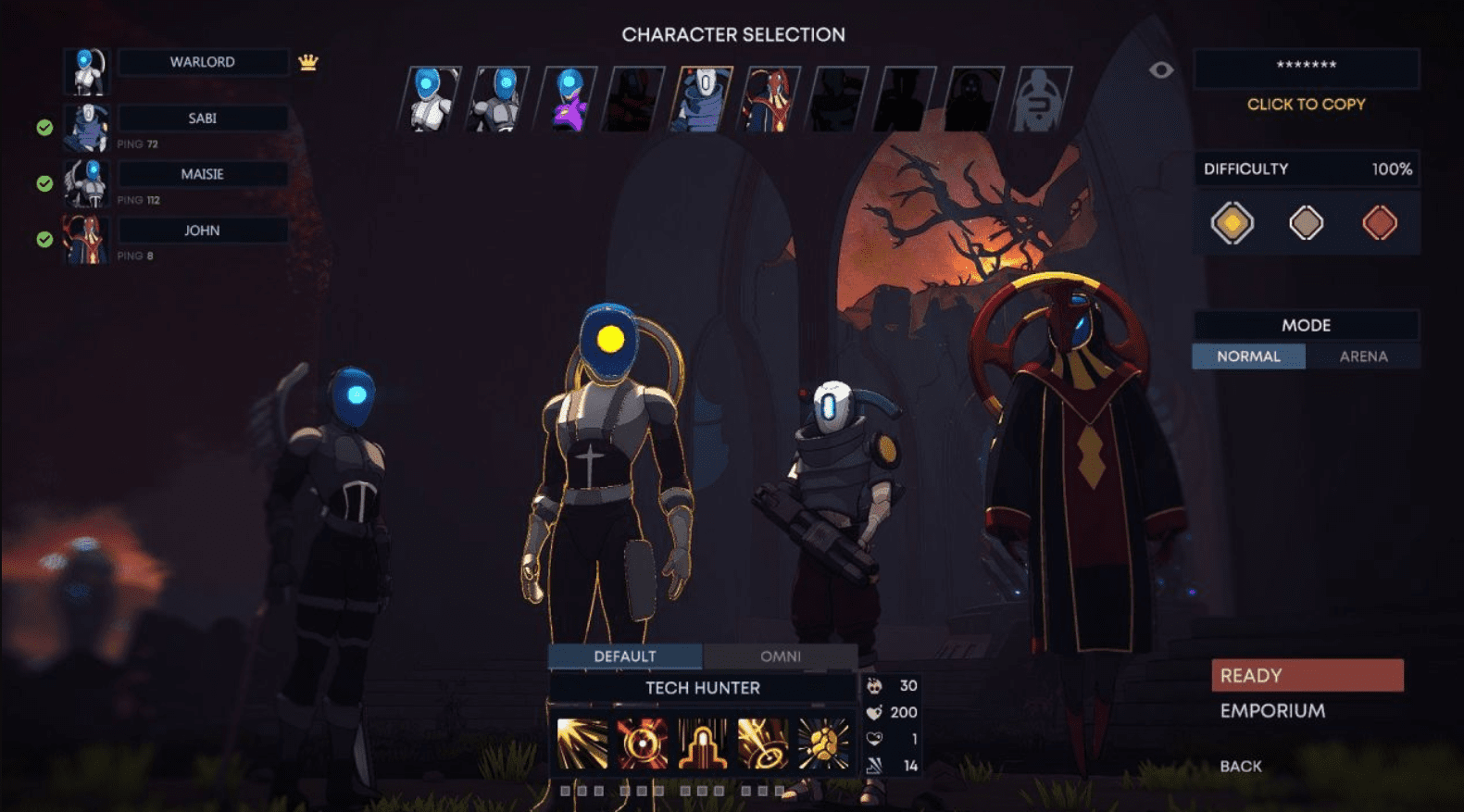The width and height of the screenshot is (1464, 812).
Task: Switch to NORMAL mode
Action: pos(1248,356)
